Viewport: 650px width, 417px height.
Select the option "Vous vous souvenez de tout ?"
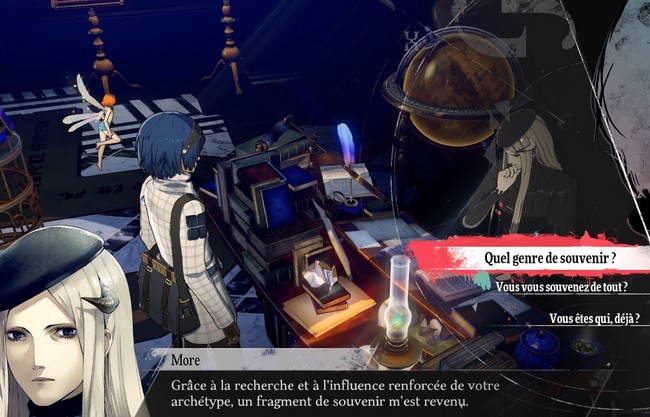(x=560, y=288)
